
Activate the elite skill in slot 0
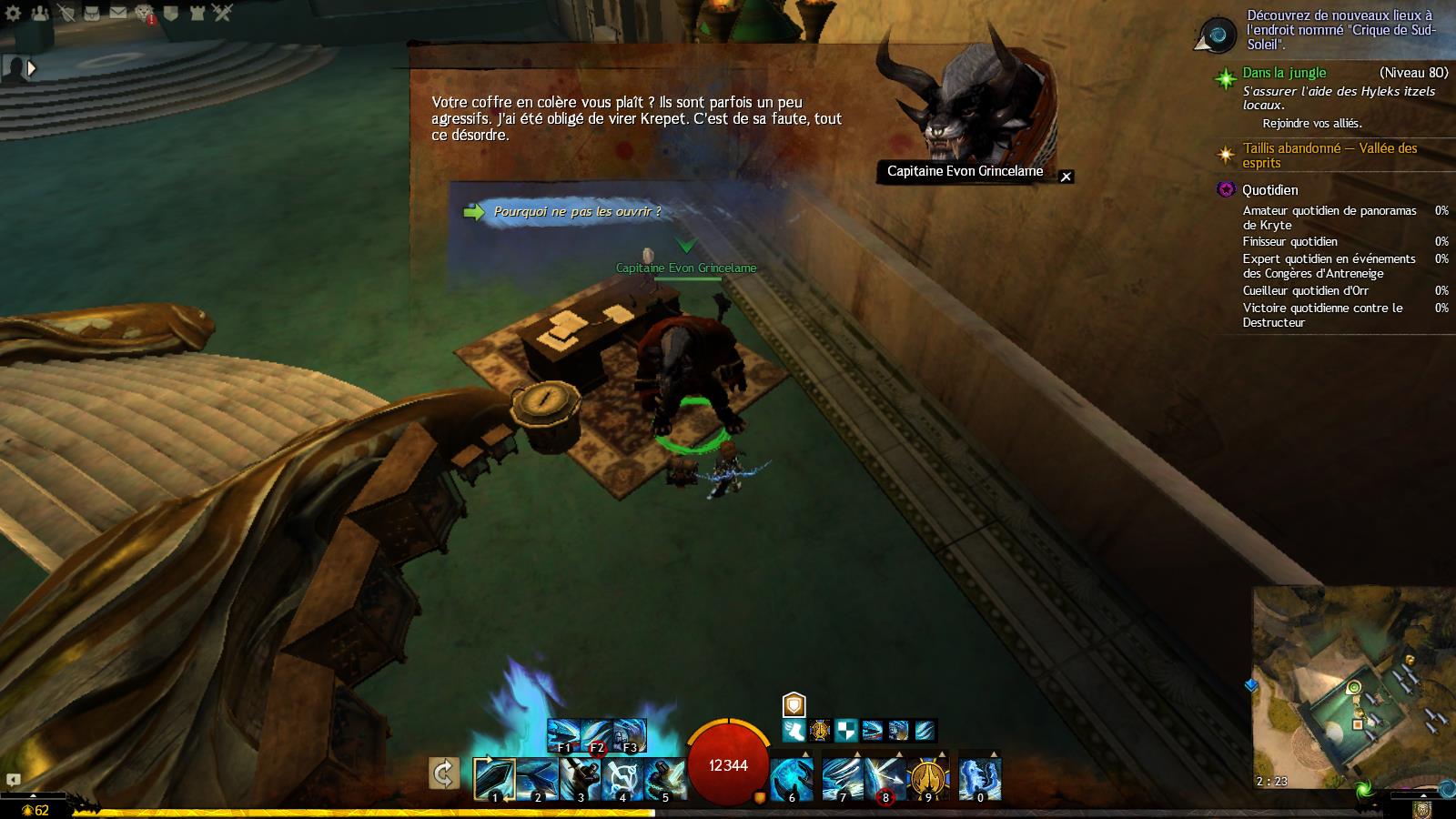coord(980,780)
